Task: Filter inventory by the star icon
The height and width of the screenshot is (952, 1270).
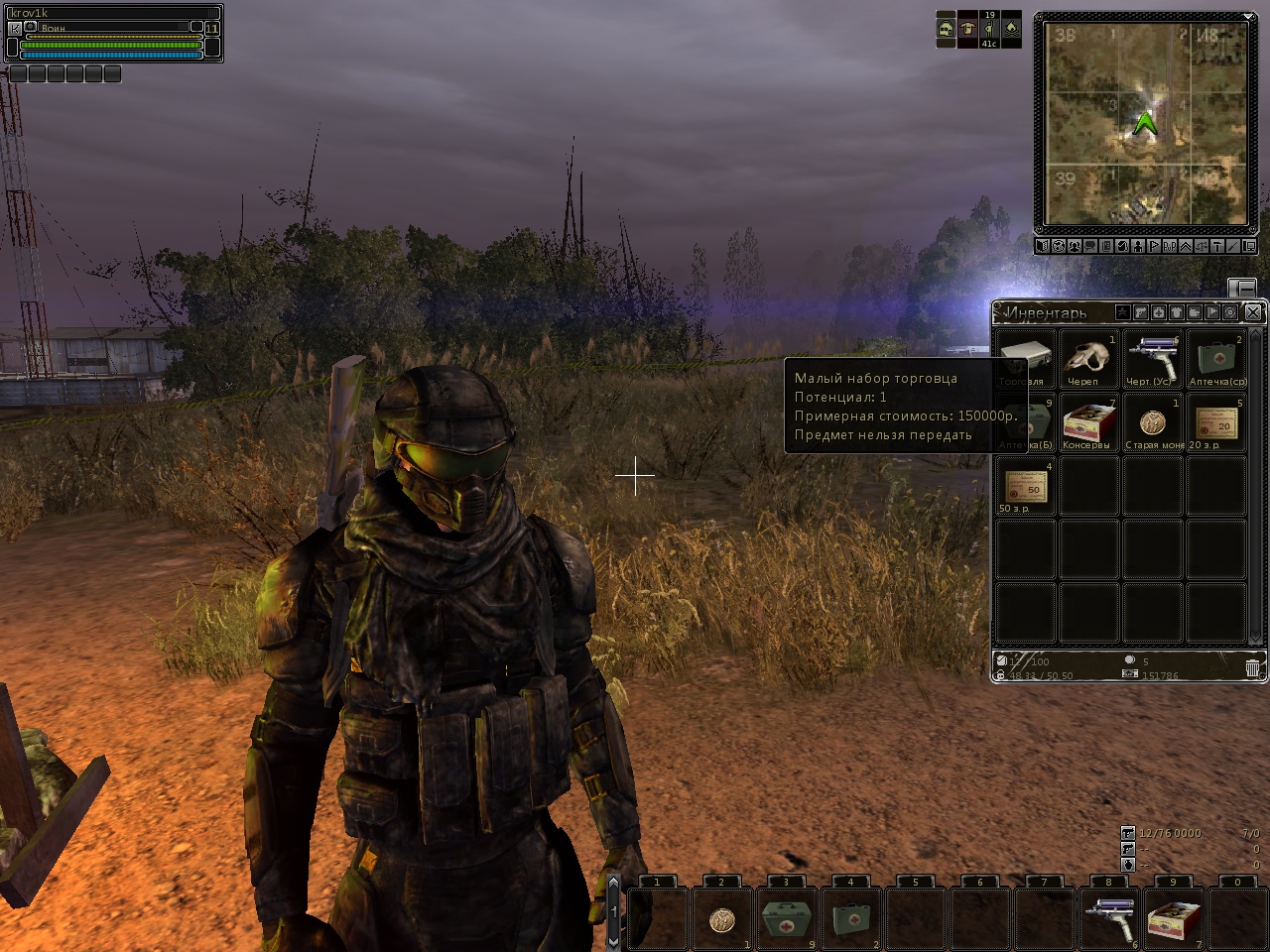Action: click(1122, 312)
